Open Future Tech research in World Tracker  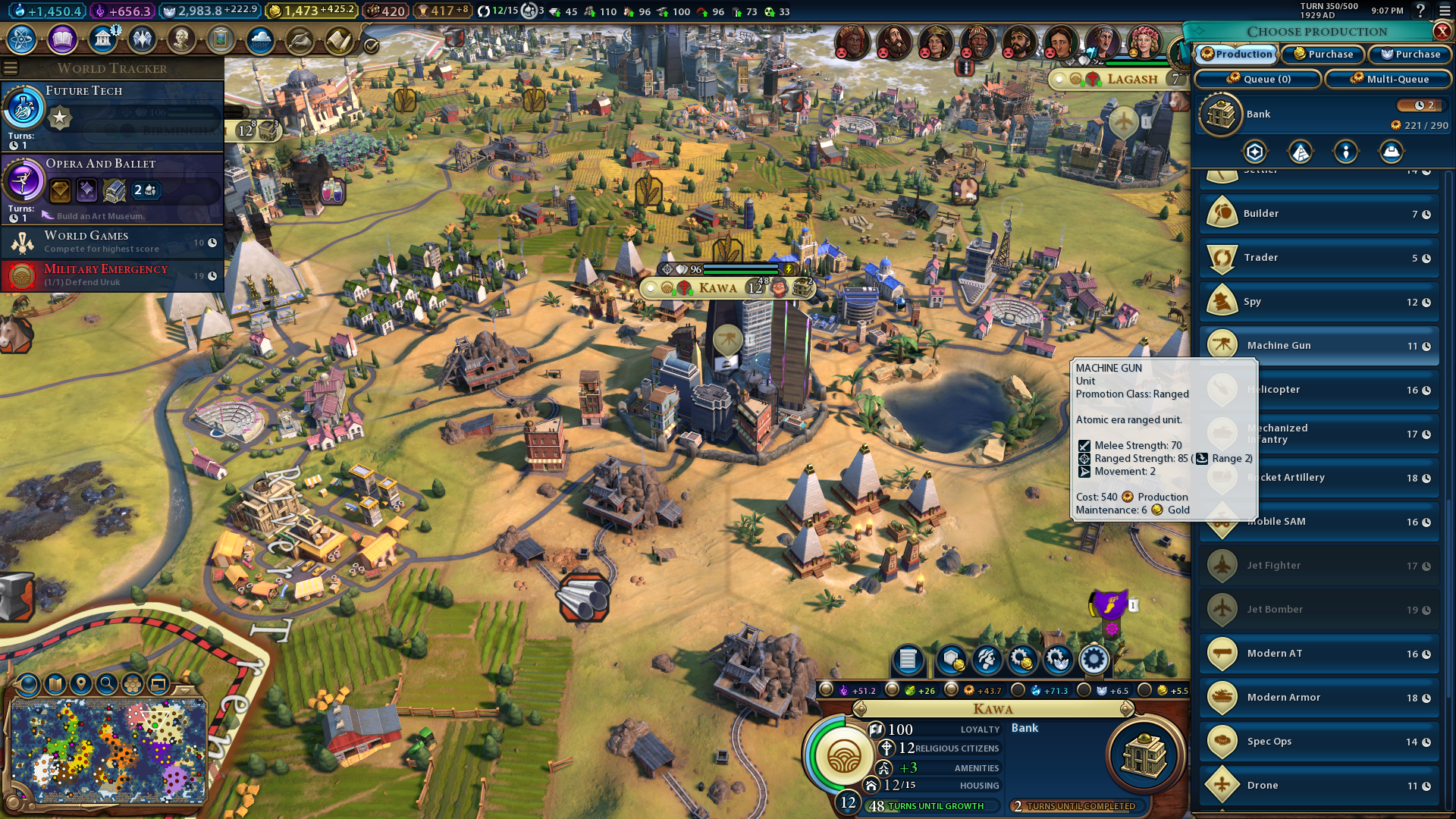(x=112, y=115)
